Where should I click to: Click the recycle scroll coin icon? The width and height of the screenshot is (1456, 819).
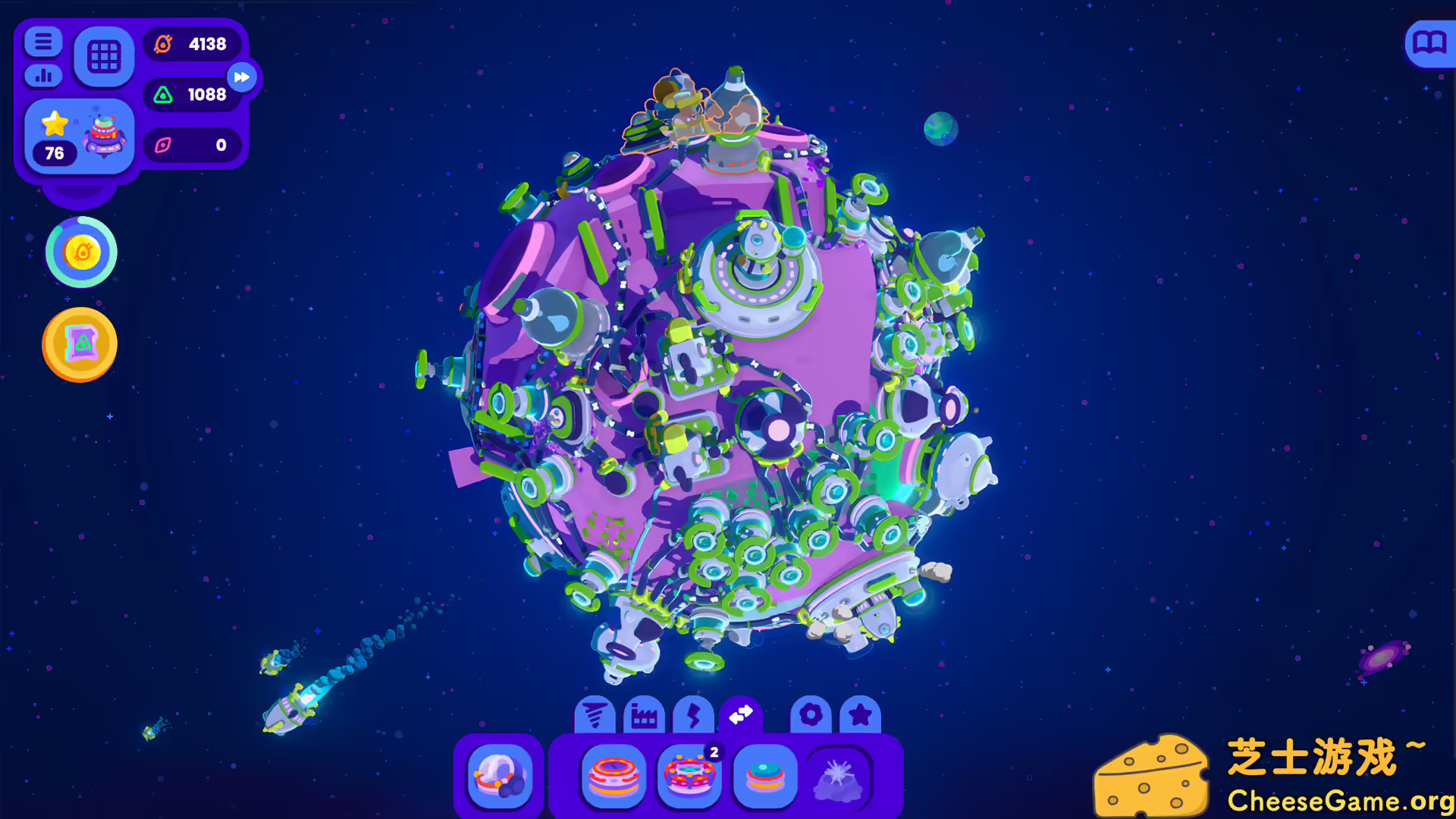click(x=79, y=344)
